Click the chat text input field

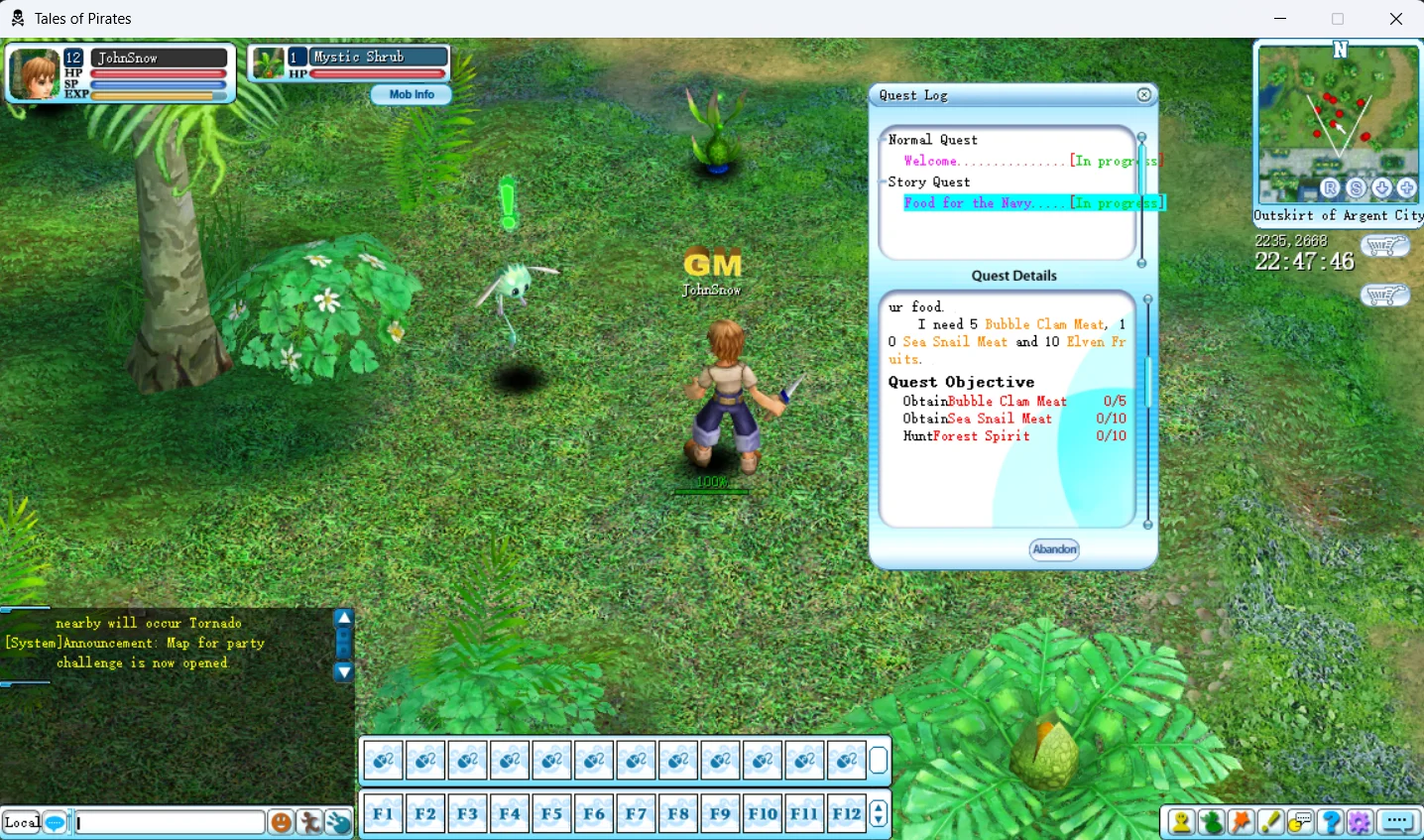(169, 822)
